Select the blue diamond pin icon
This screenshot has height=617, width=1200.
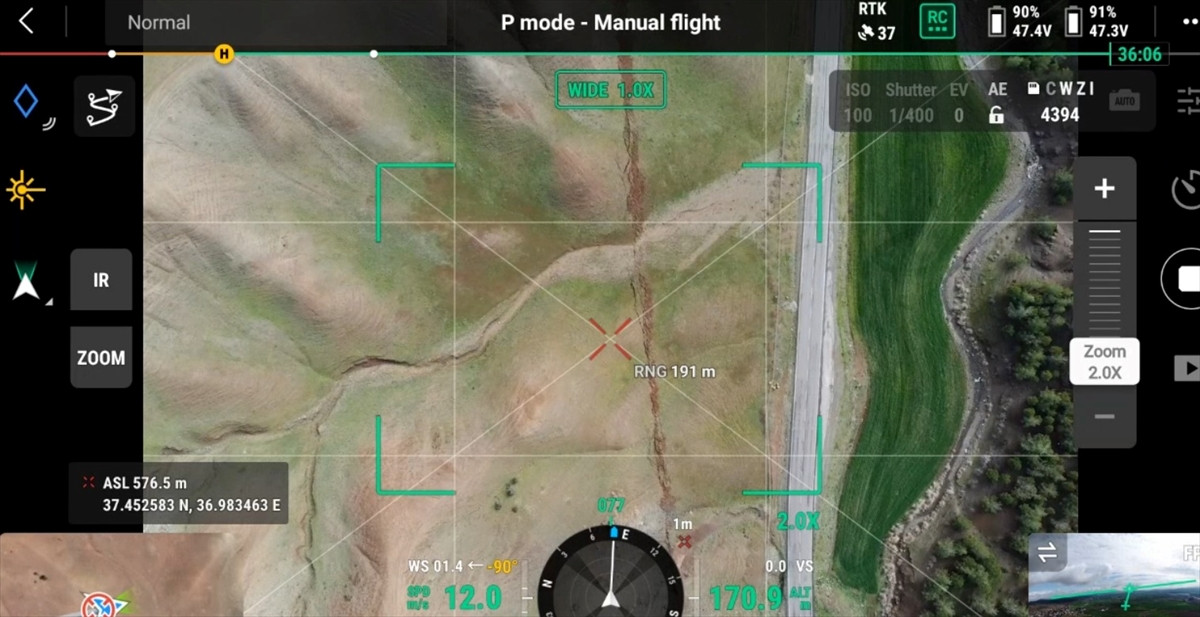[x=26, y=102]
